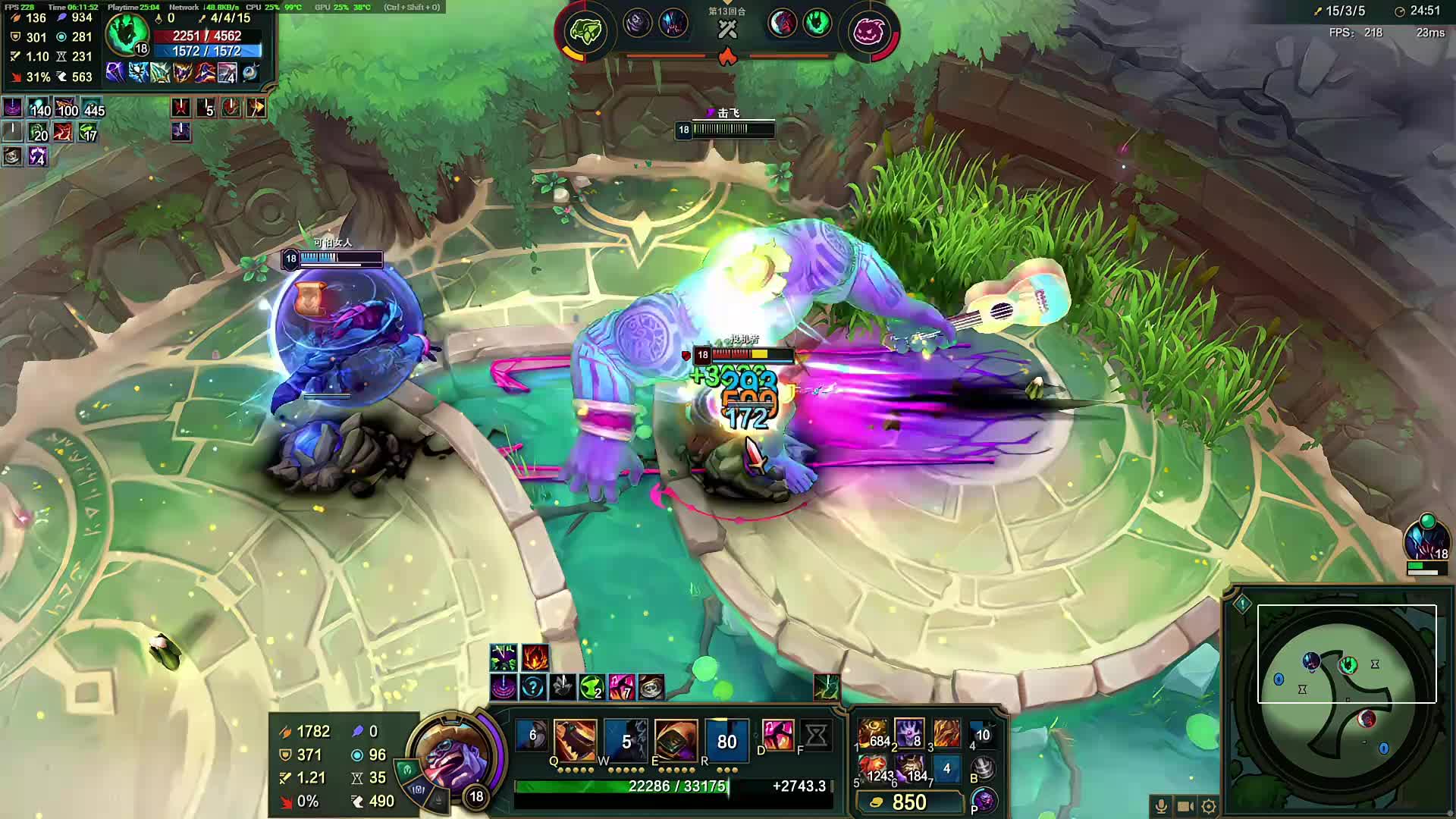The width and height of the screenshot is (1456, 819).
Task: Select the level 18 ally portrait
Action: tap(1426, 540)
